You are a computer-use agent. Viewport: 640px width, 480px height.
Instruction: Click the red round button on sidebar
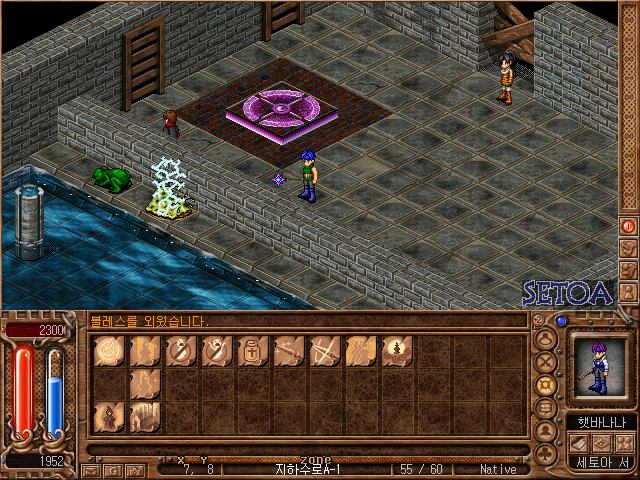pyautogui.click(x=628, y=226)
